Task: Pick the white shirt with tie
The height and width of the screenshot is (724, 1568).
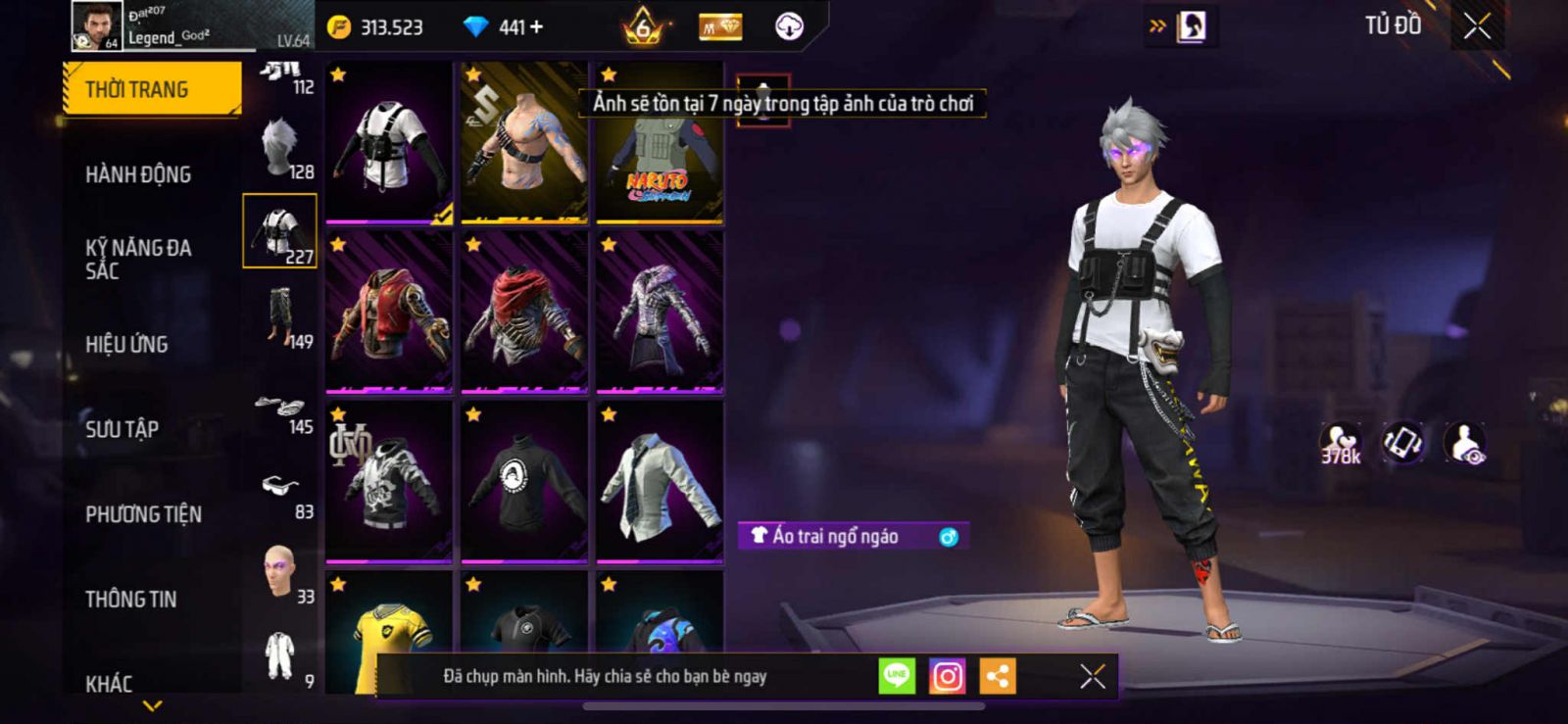Action: point(659,483)
